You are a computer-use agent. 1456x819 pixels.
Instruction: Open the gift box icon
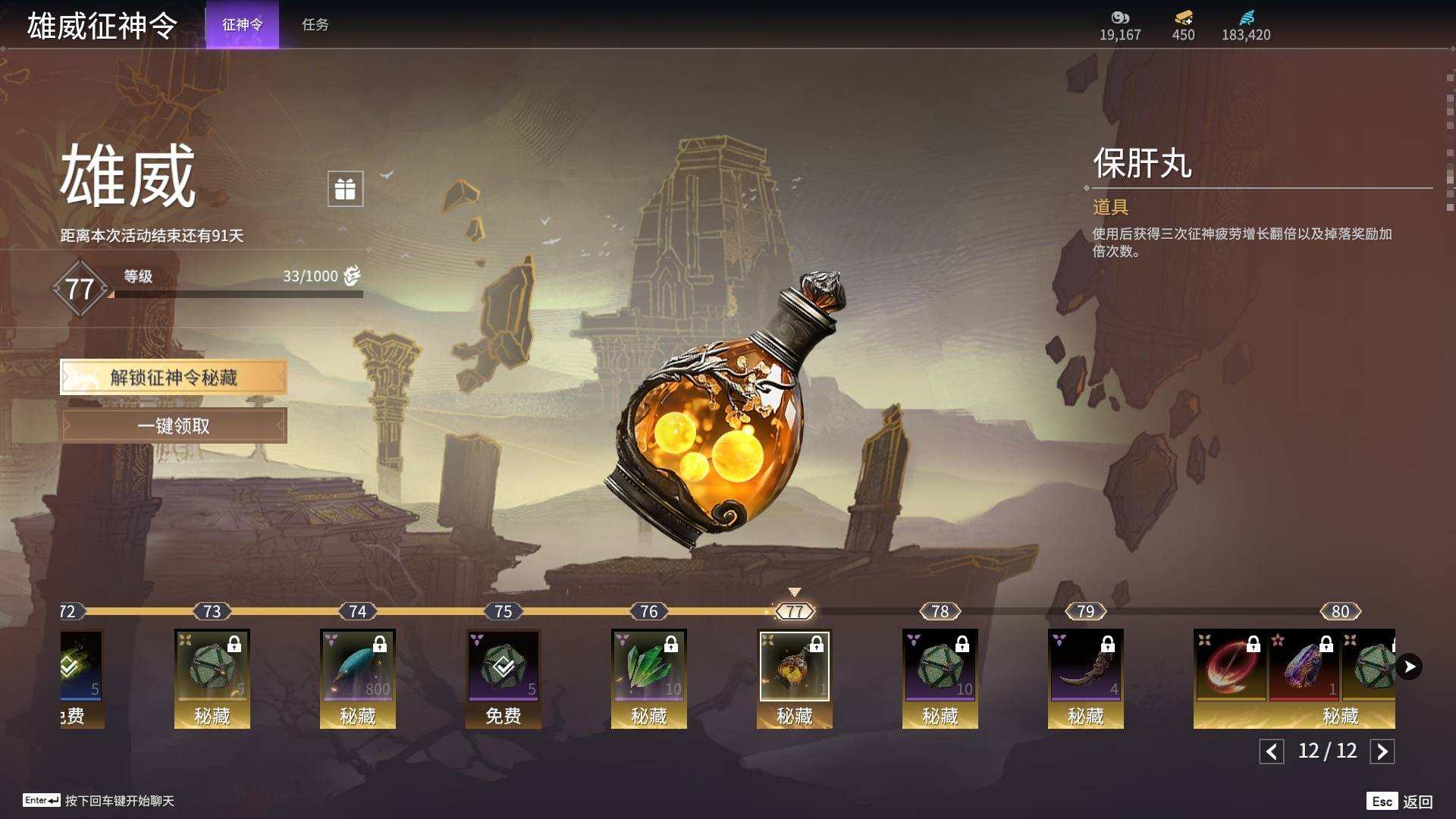pos(345,189)
